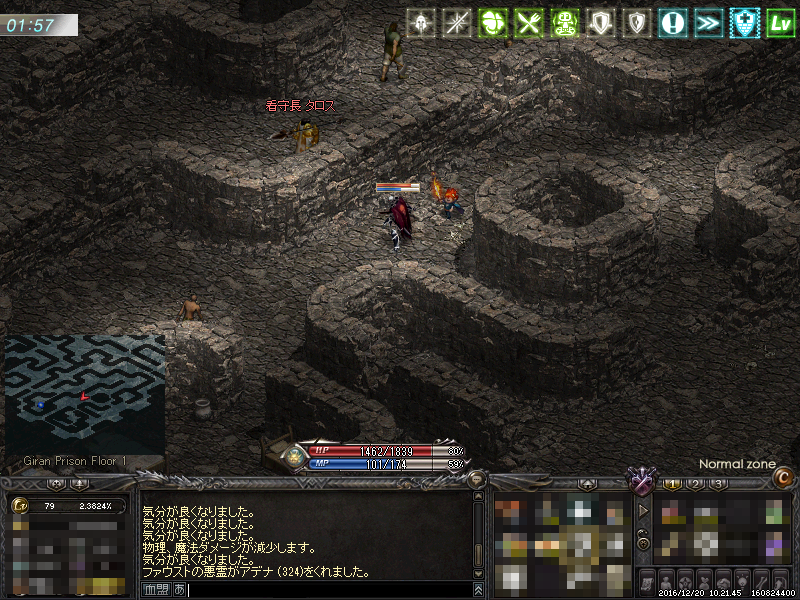
Task: Select the green robot status icon
Action: point(562,22)
